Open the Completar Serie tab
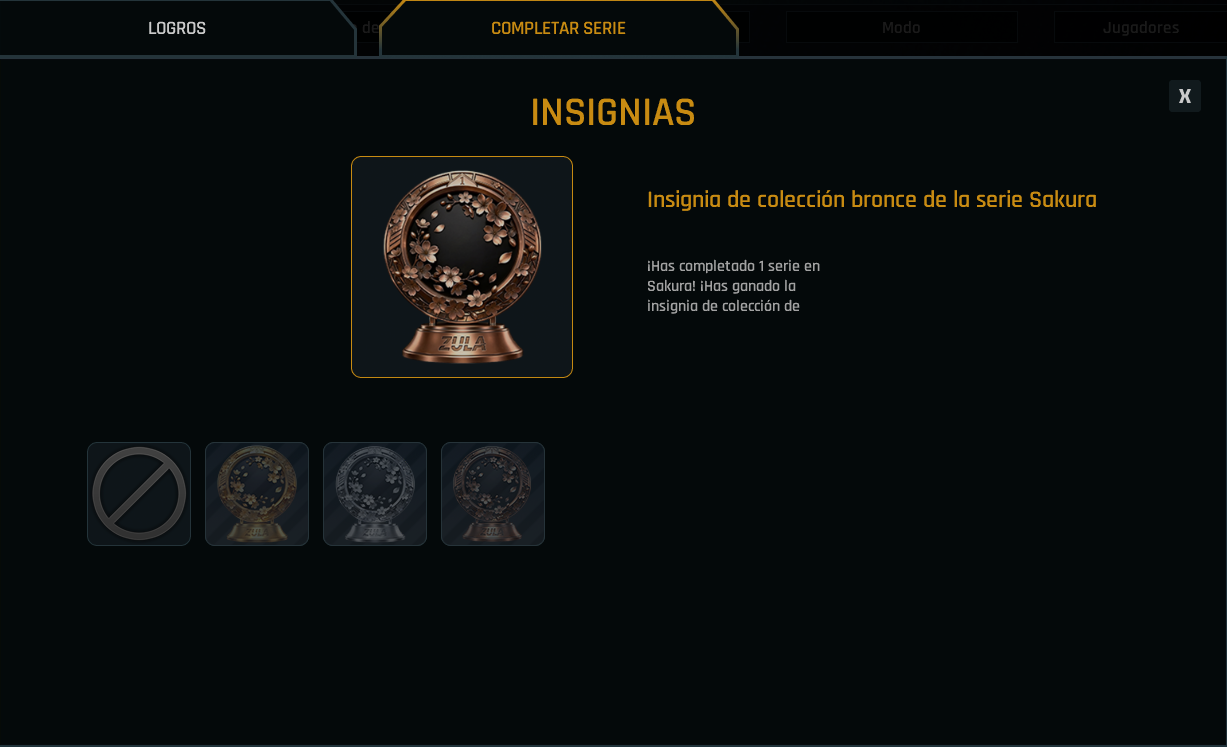The image size is (1227, 747). 558,28
